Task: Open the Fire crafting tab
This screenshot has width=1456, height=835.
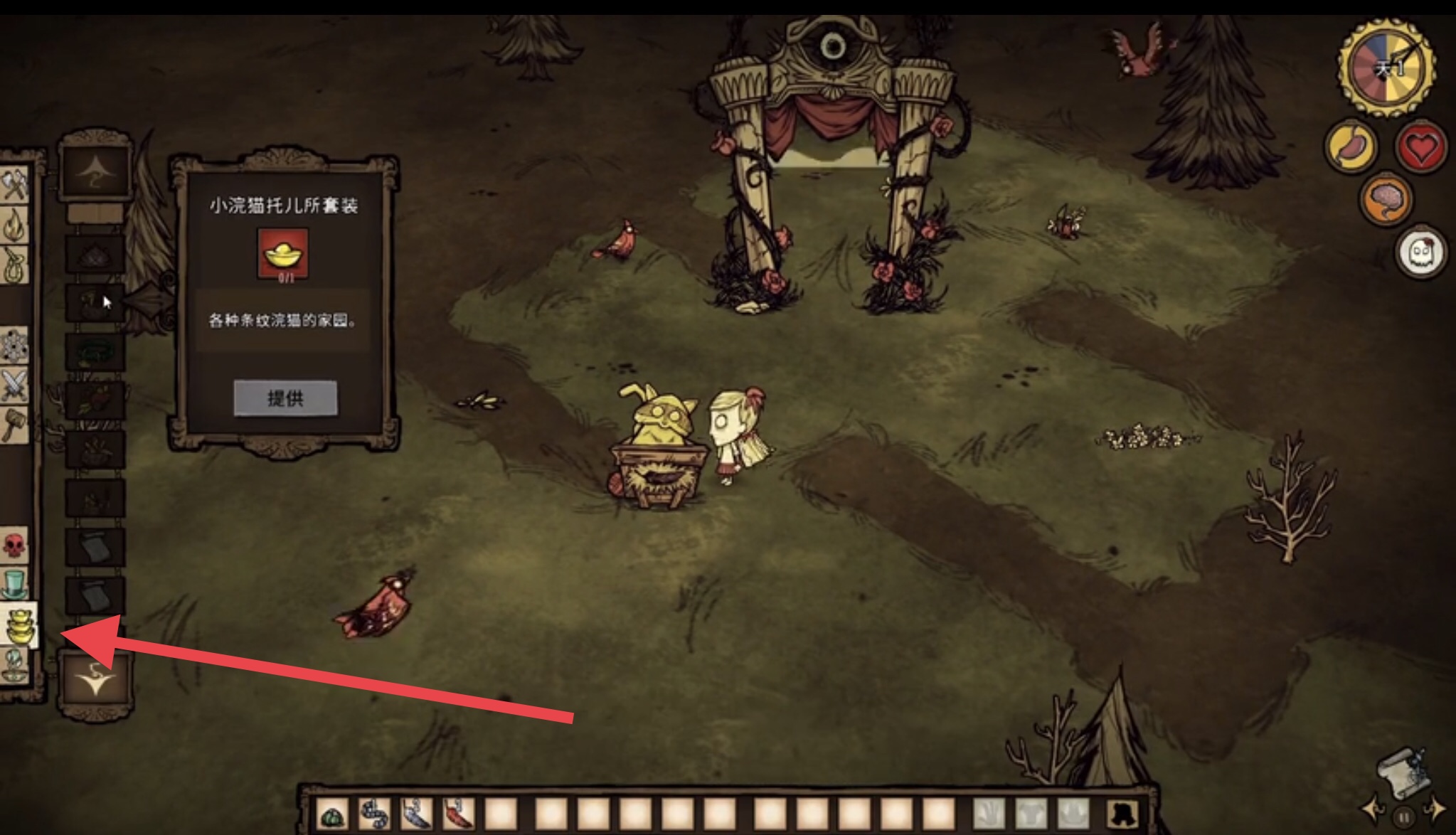Action: coord(14,226)
